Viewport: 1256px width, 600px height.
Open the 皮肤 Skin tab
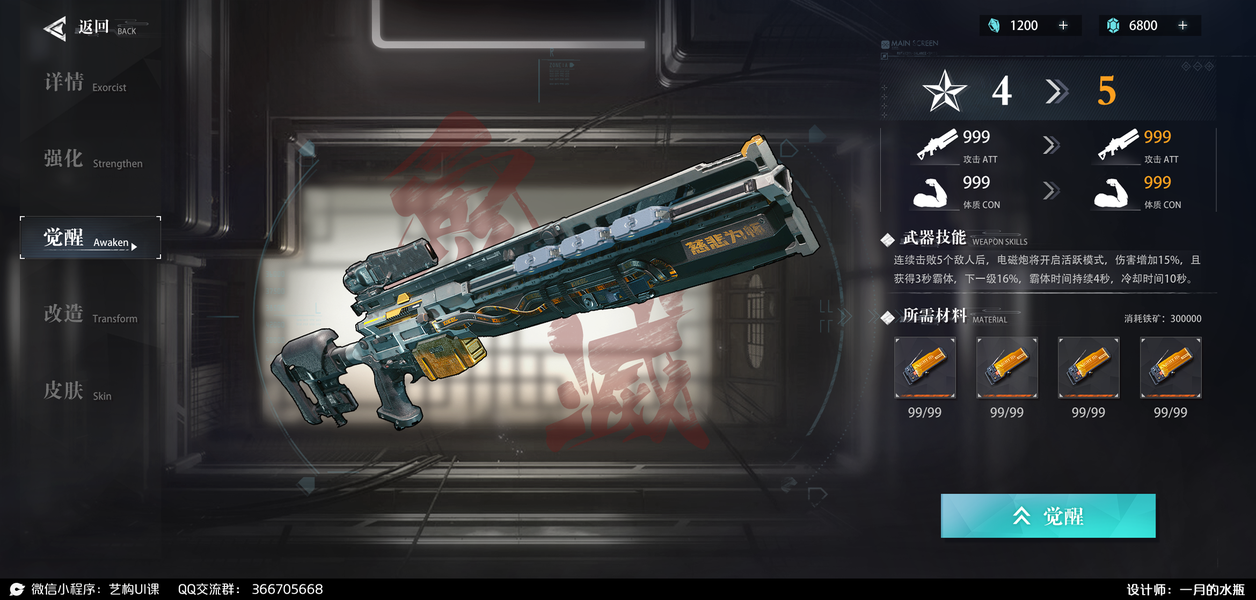pyautogui.click(x=77, y=392)
